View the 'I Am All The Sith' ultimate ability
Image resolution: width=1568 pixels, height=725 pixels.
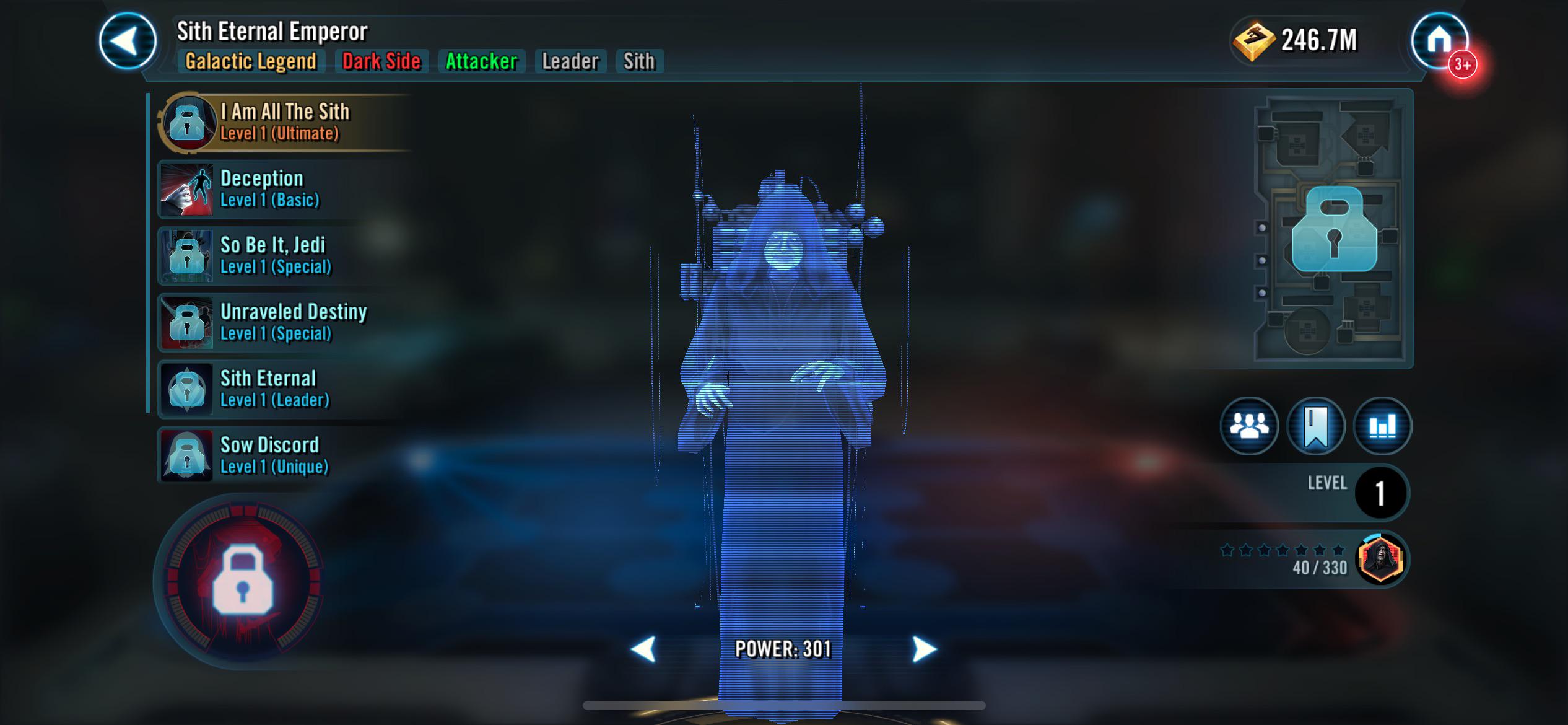click(285, 122)
